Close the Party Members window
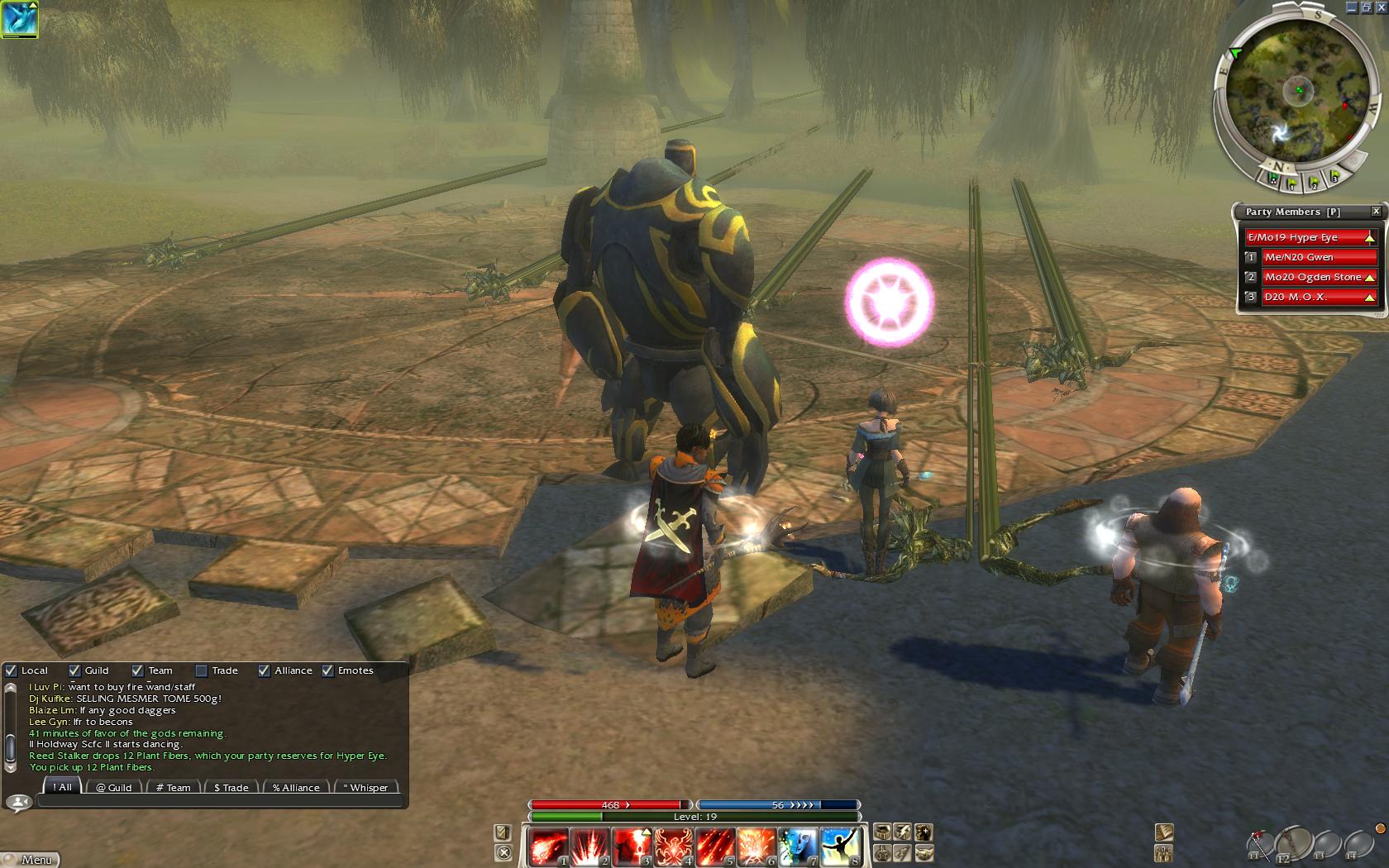 [x=1376, y=212]
